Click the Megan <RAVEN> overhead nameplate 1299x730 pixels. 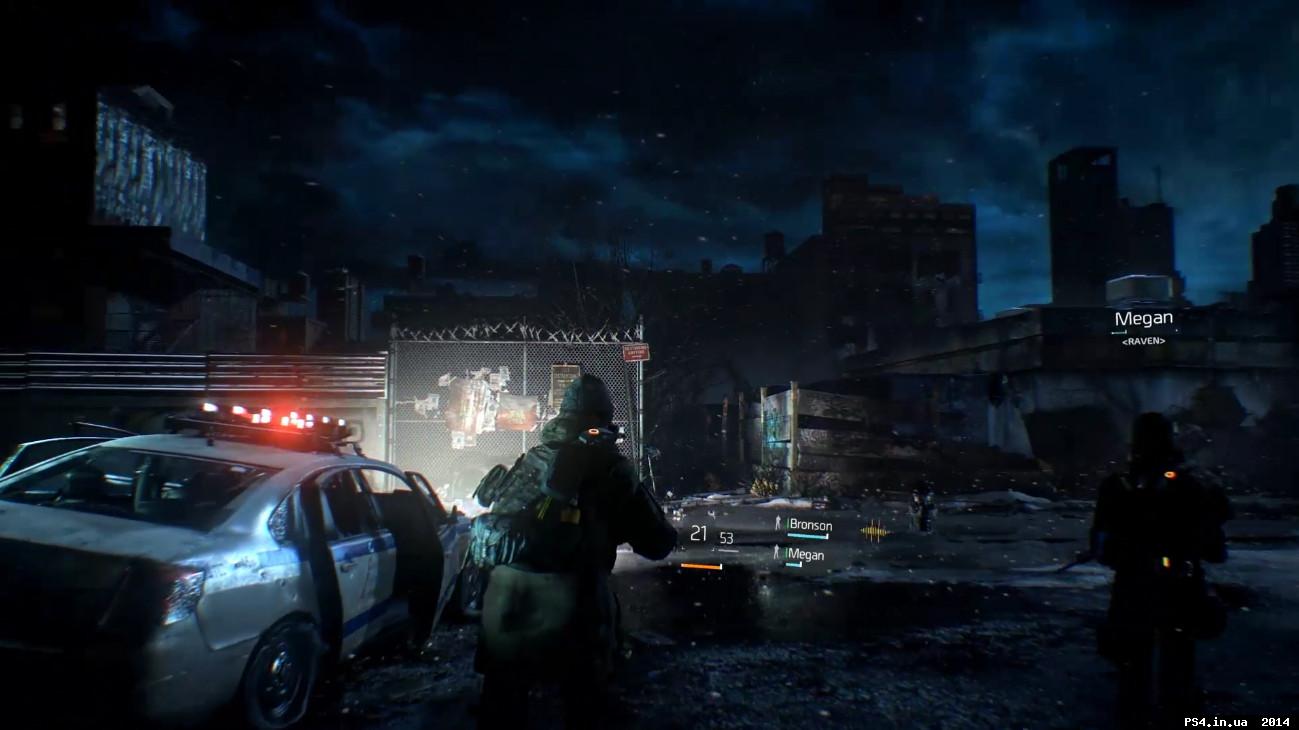click(x=1145, y=317)
